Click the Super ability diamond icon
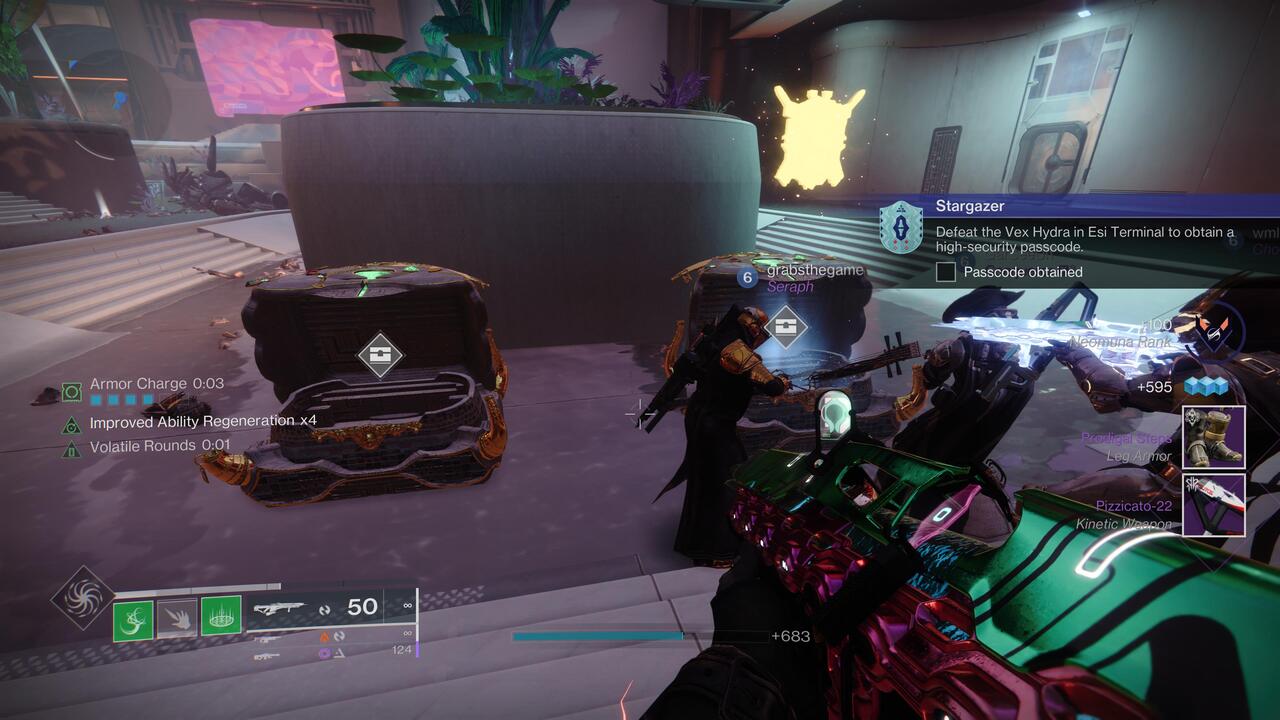Image resolution: width=1280 pixels, height=720 pixels. [81, 595]
